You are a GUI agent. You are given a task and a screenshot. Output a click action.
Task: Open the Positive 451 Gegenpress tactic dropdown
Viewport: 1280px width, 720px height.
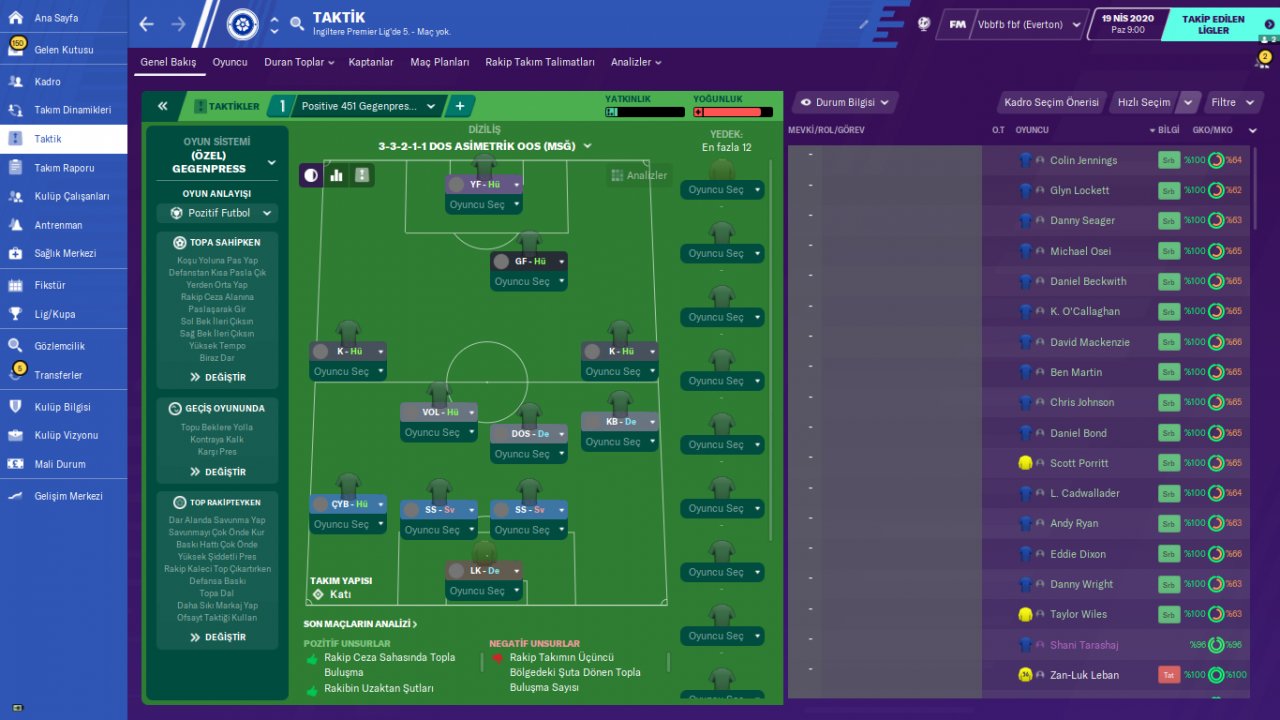pos(368,106)
